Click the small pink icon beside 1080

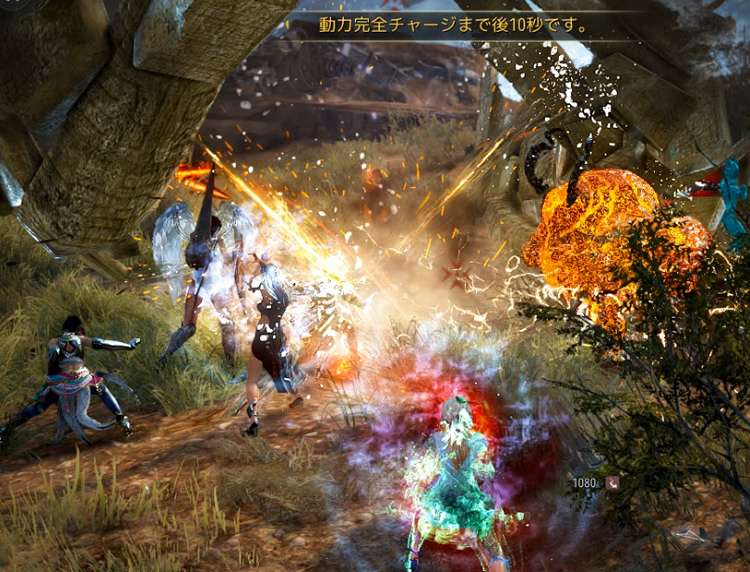click(x=611, y=483)
